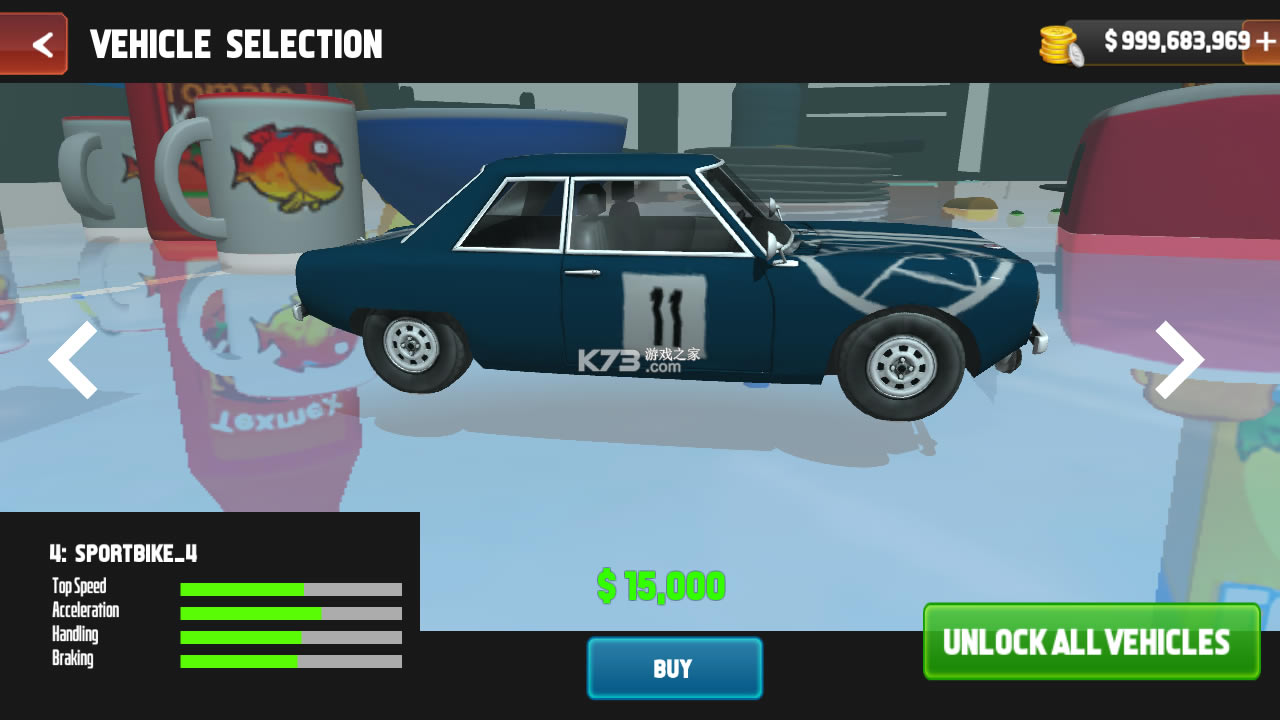Buy the $15,000 vehicle
Viewport: 1280px width, 720px height.
(x=674, y=668)
